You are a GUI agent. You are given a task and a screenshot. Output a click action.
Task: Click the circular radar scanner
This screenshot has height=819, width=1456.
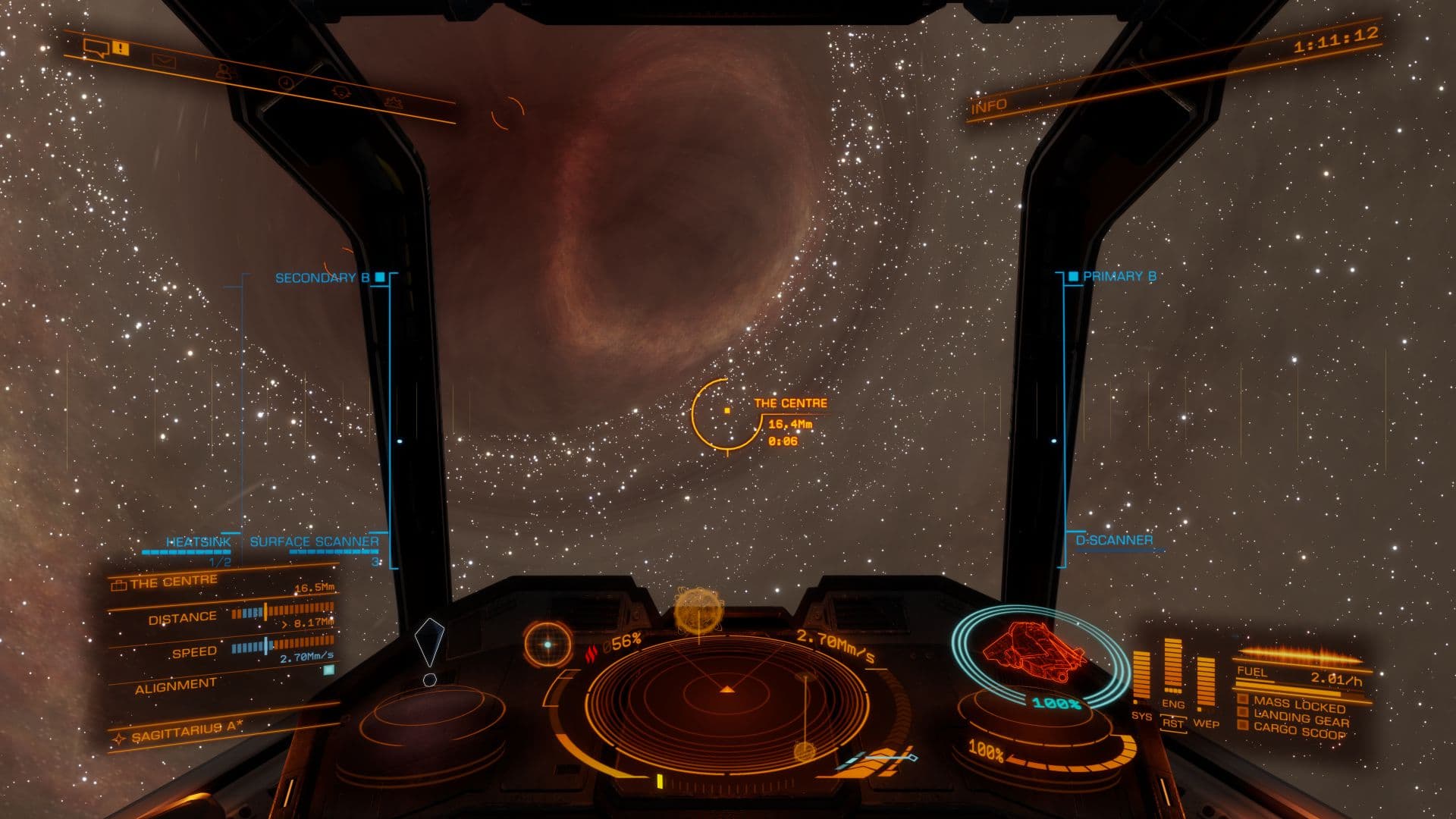pos(726,690)
